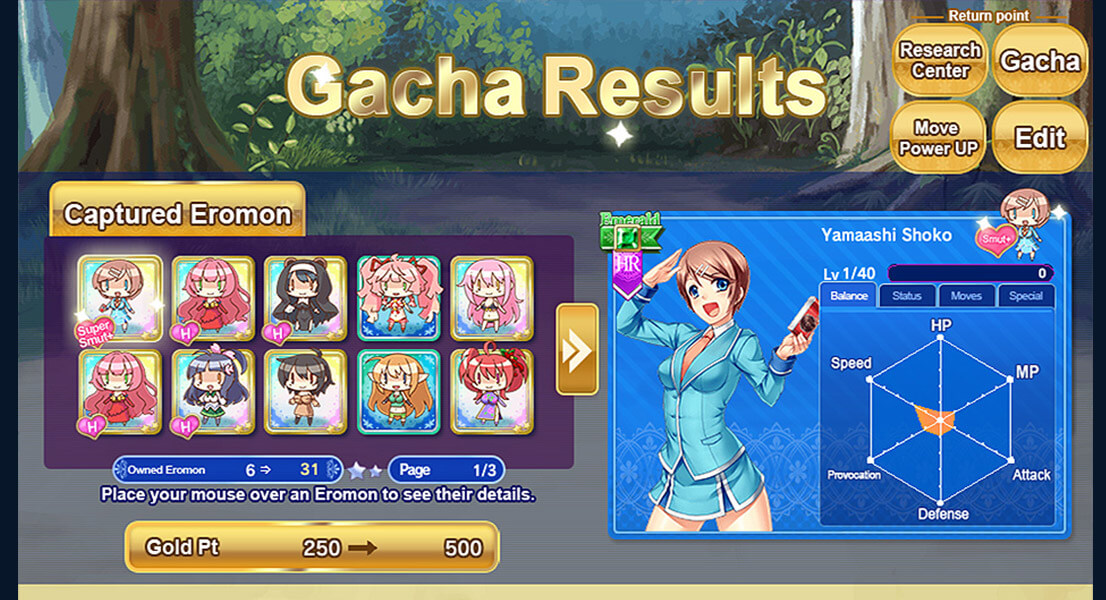Choose the orange-haired elf Eromon
This screenshot has width=1106, height=600.
pos(399,391)
